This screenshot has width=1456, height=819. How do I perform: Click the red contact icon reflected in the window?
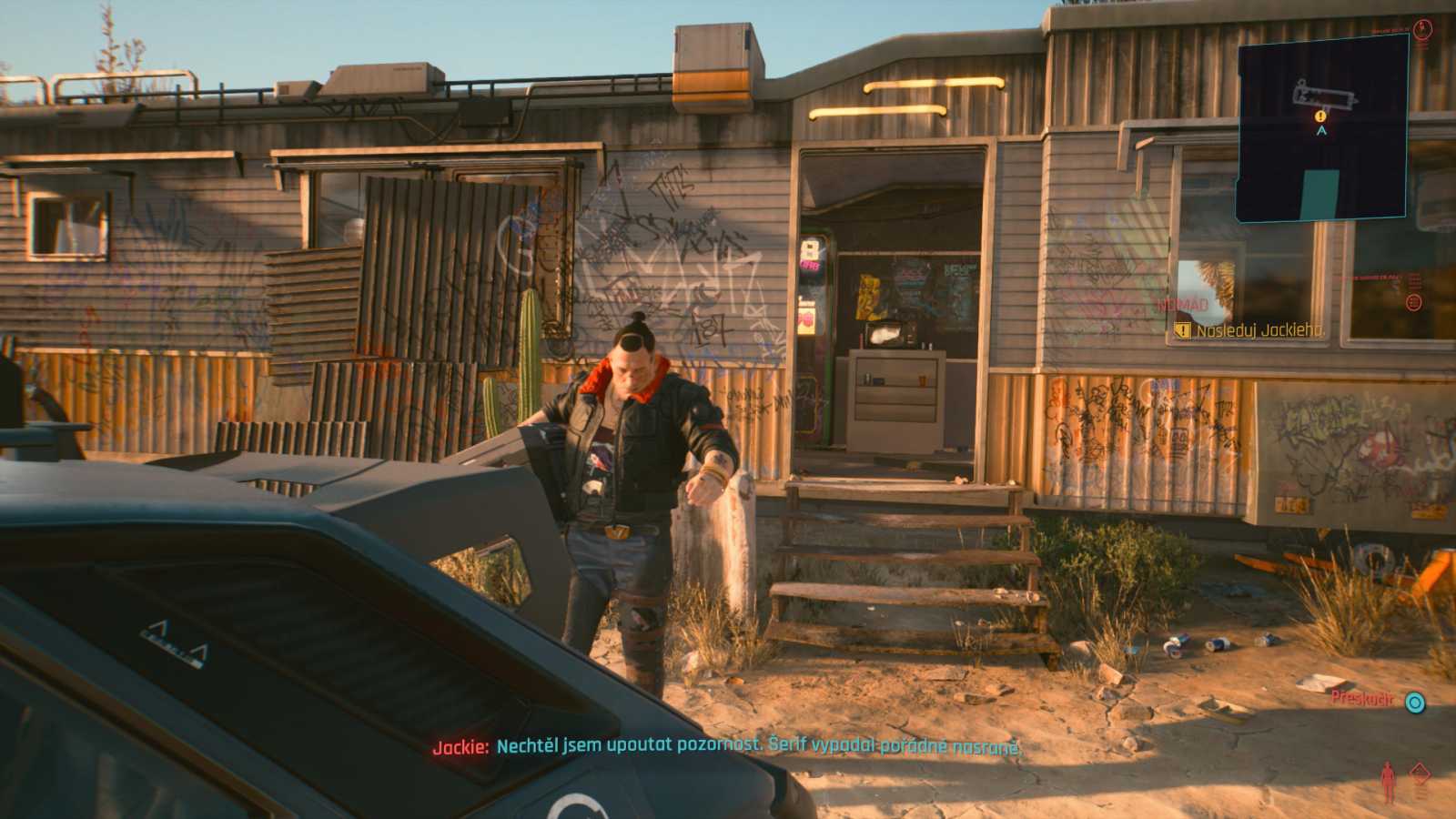tap(1413, 301)
